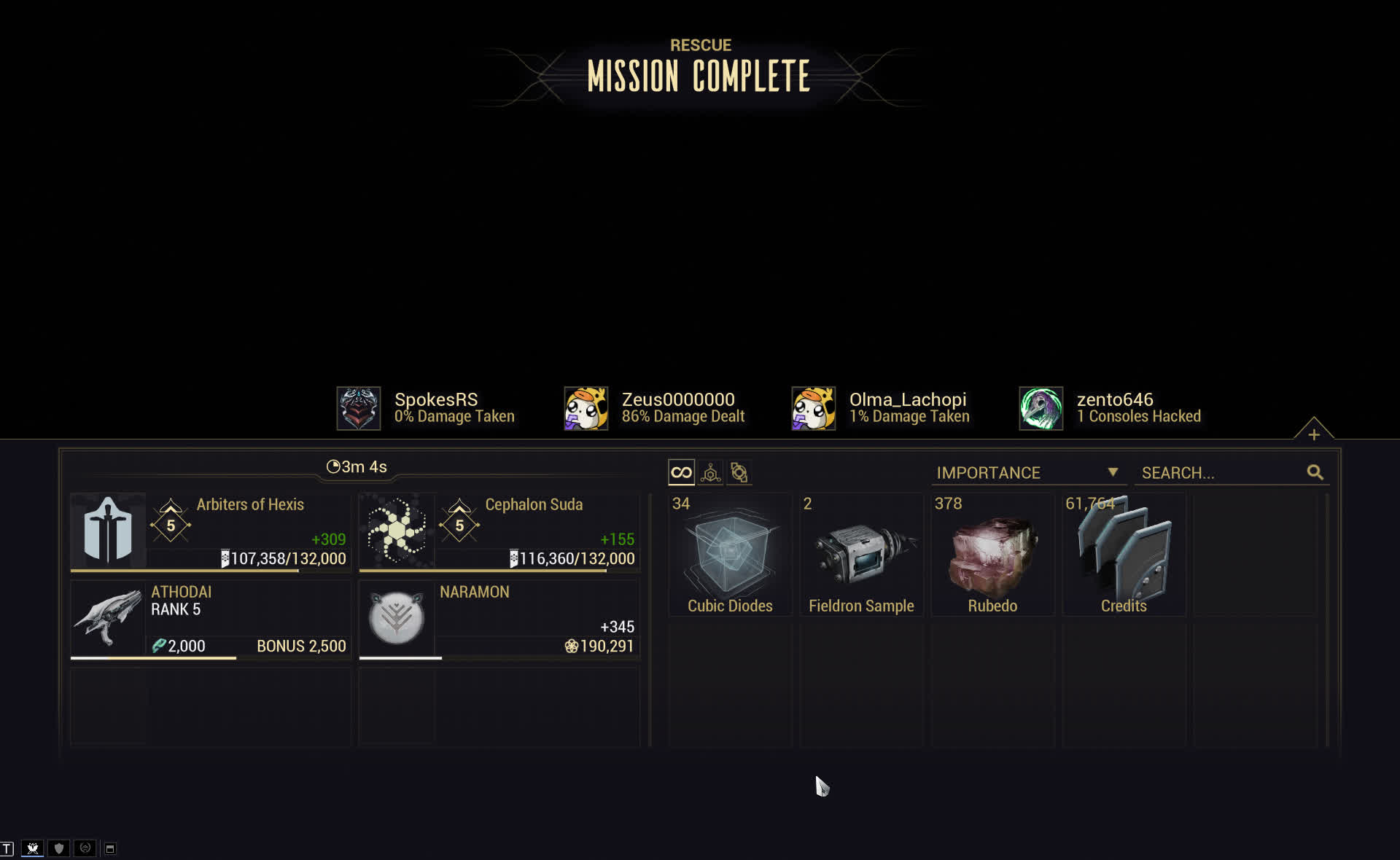Select the Cubic Diodes reward tile
The image size is (1400, 860).
tap(730, 555)
